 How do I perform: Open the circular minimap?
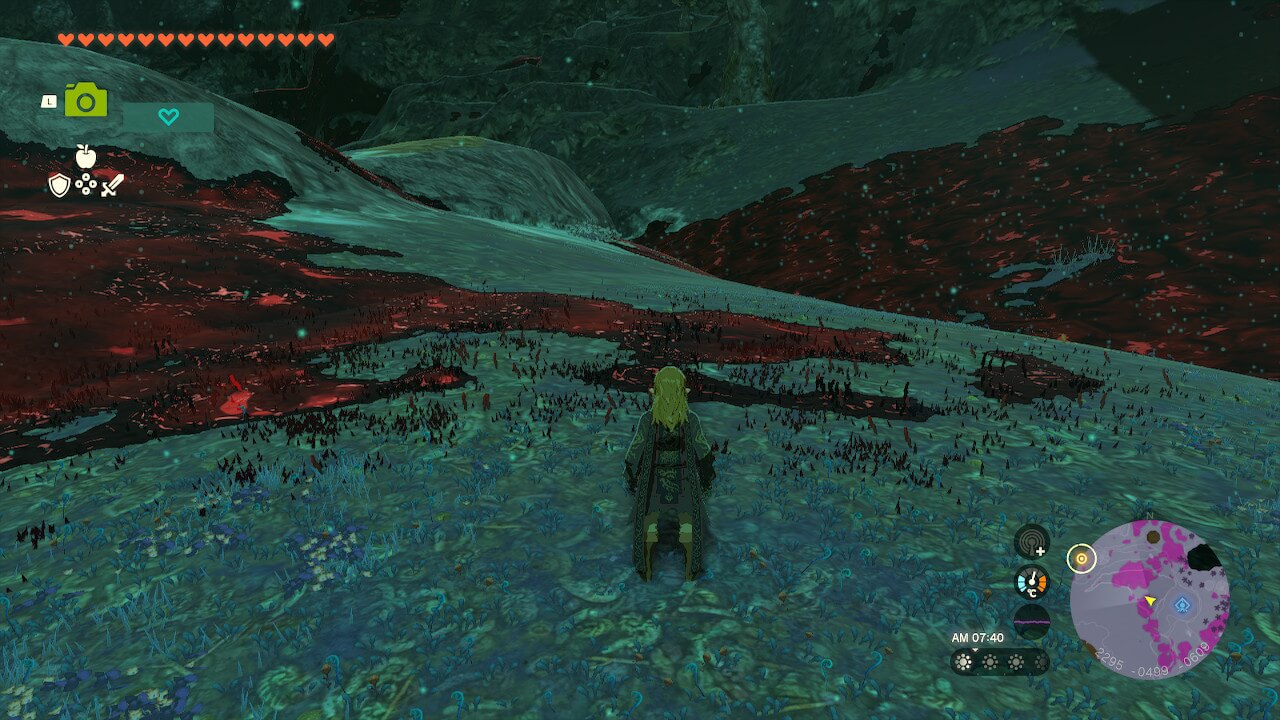point(1149,600)
